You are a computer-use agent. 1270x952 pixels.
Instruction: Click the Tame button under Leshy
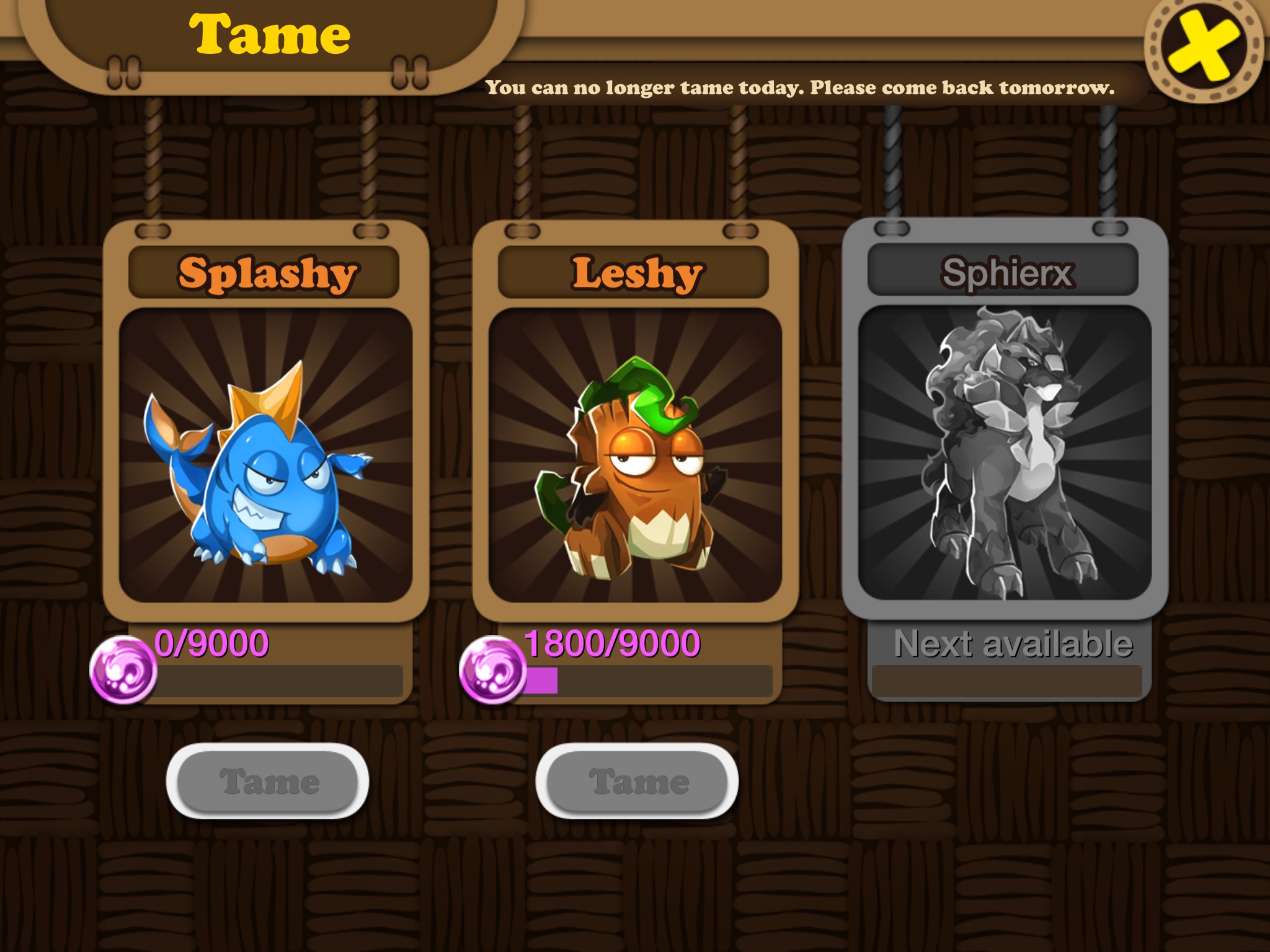coord(637,781)
